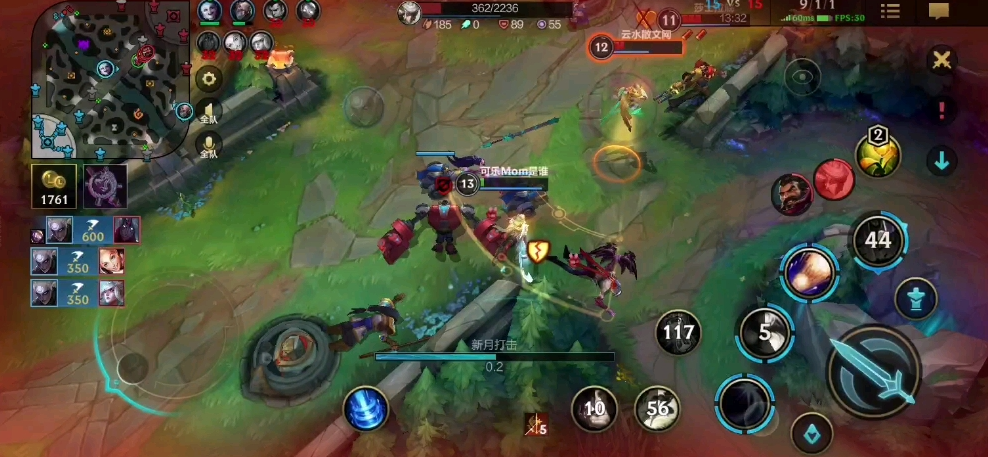Toggle the eye camera view button
This screenshot has width=988, height=457.
click(x=802, y=75)
